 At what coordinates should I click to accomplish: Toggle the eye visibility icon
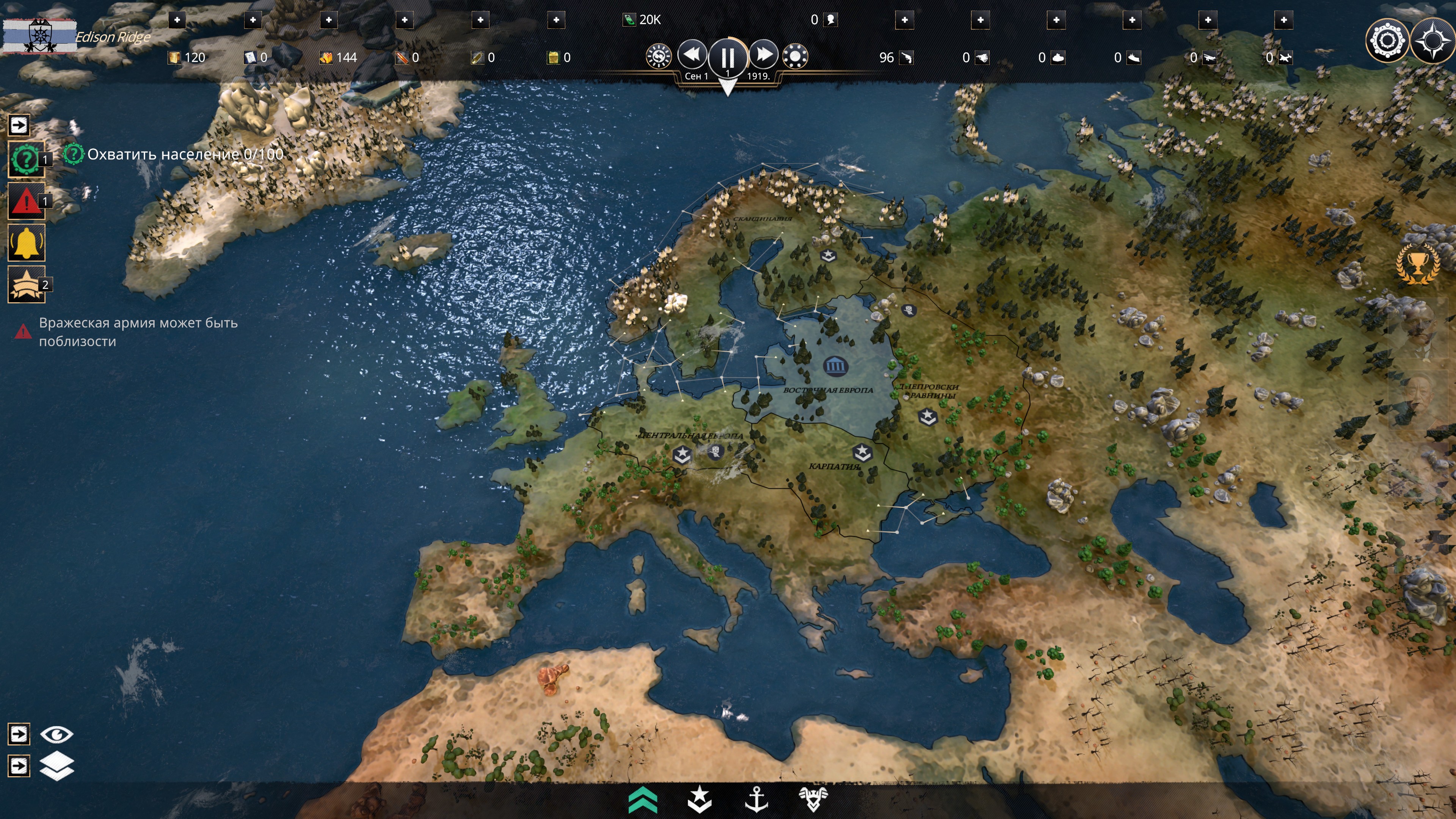(x=56, y=734)
